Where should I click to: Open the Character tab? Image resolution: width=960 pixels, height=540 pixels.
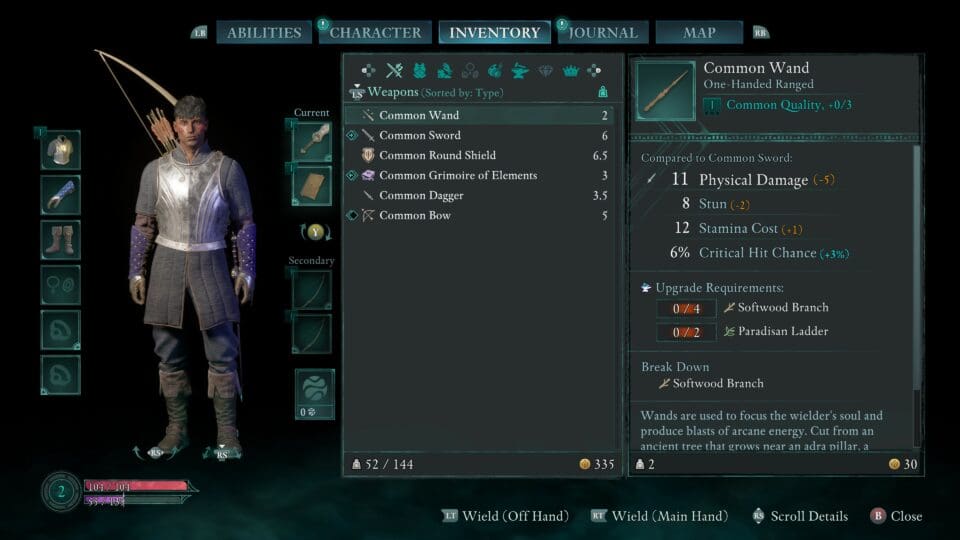(x=376, y=32)
